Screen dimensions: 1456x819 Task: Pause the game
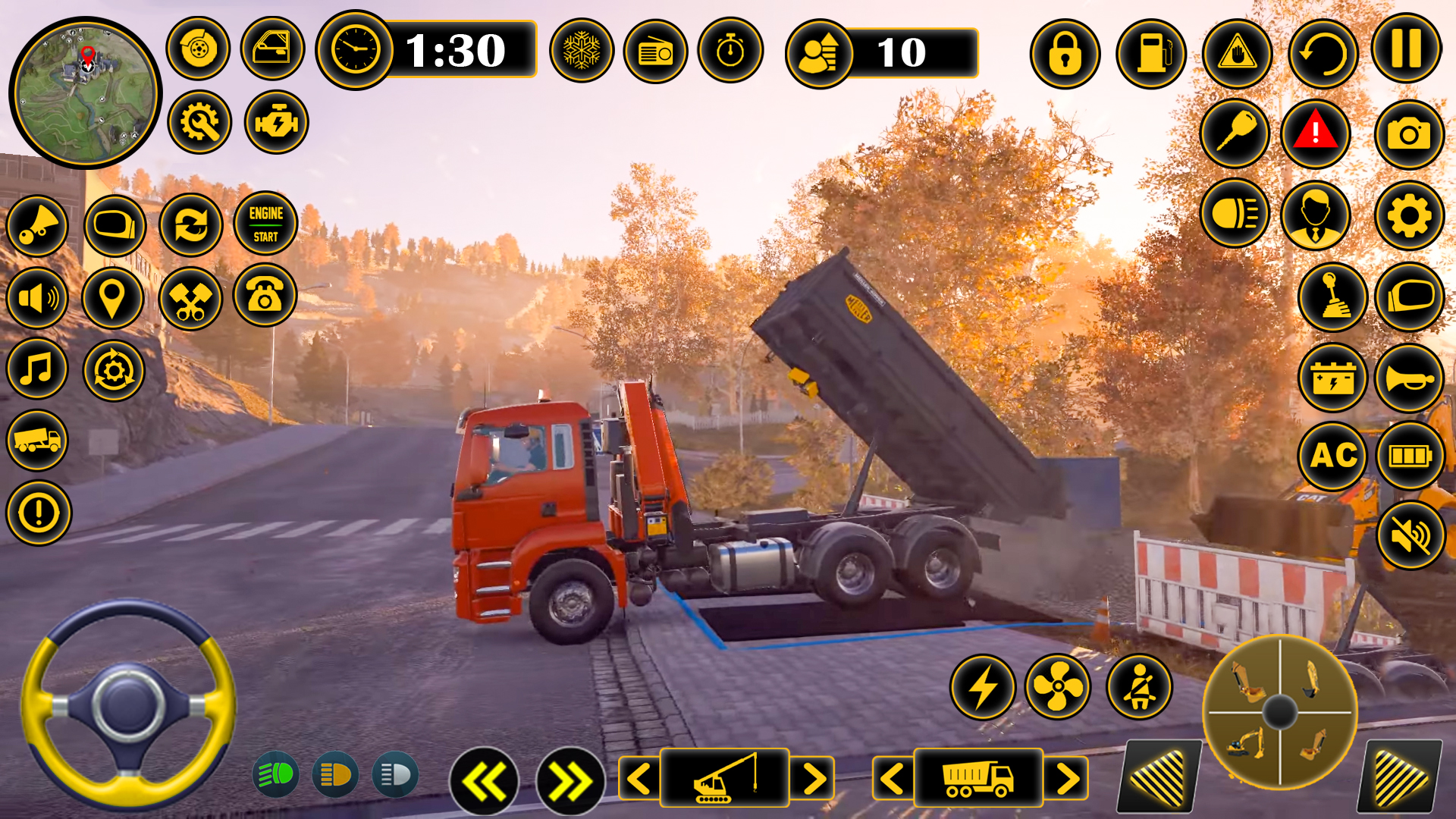1406,49
